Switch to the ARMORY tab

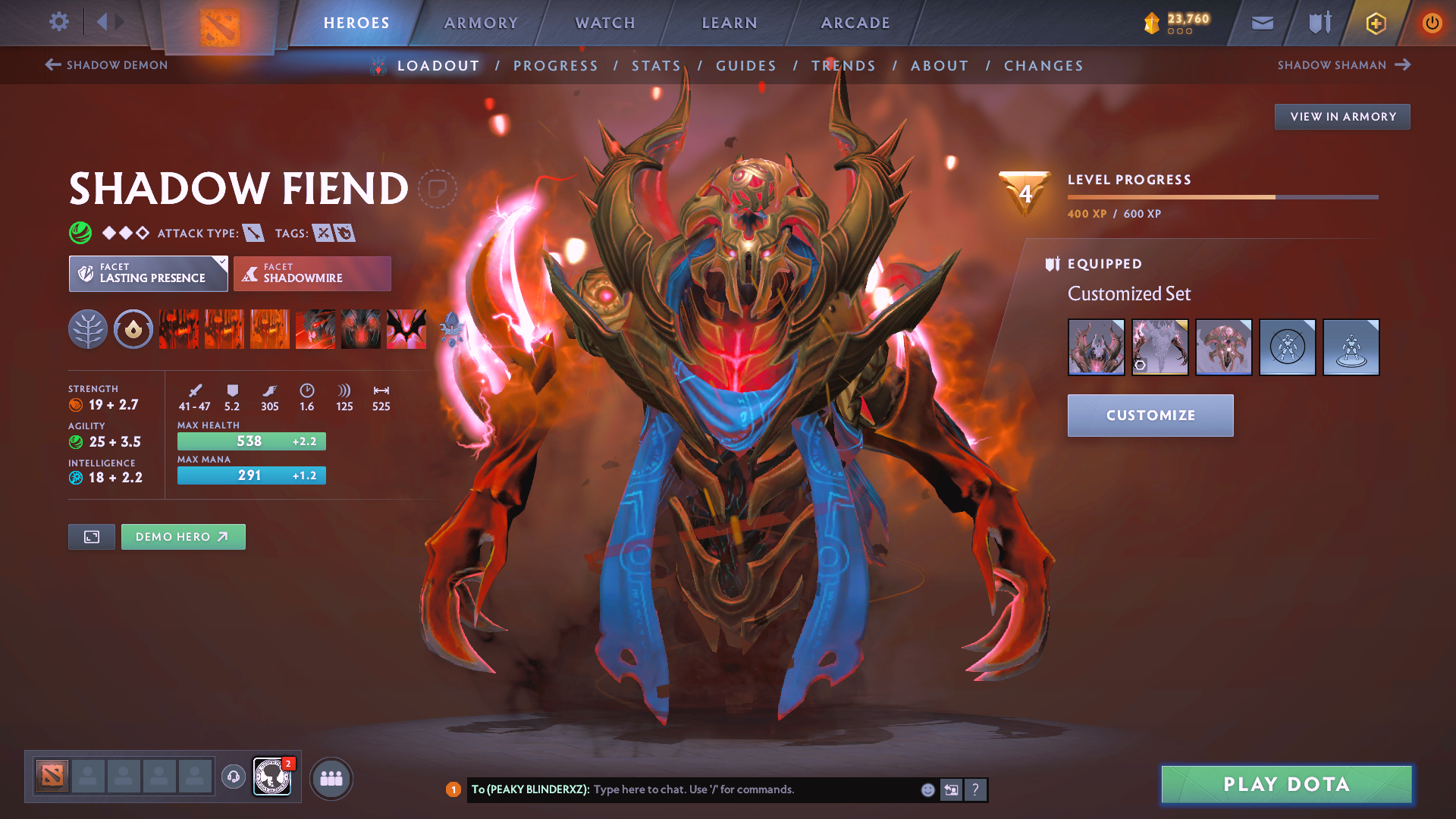481,23
